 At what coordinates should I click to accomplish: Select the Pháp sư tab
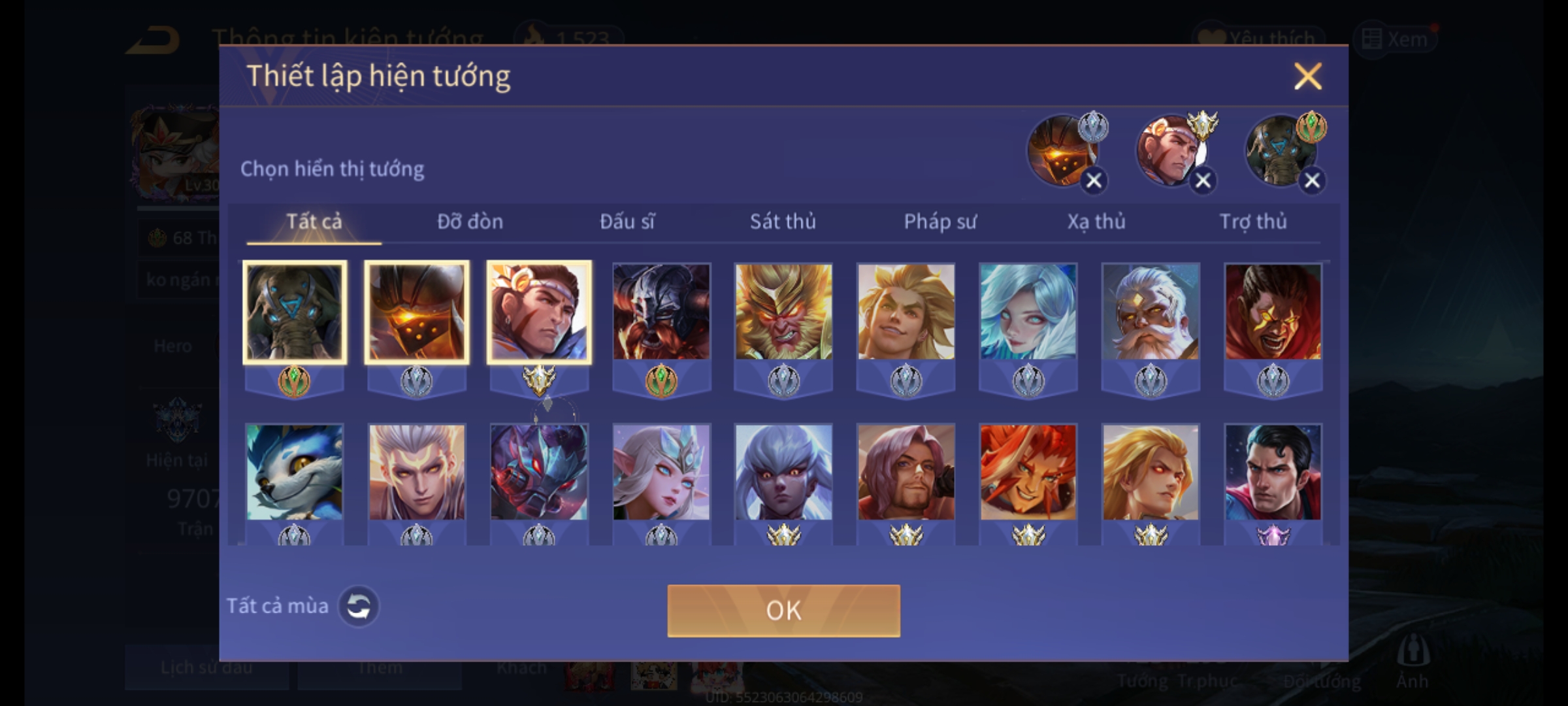(939, 222)
